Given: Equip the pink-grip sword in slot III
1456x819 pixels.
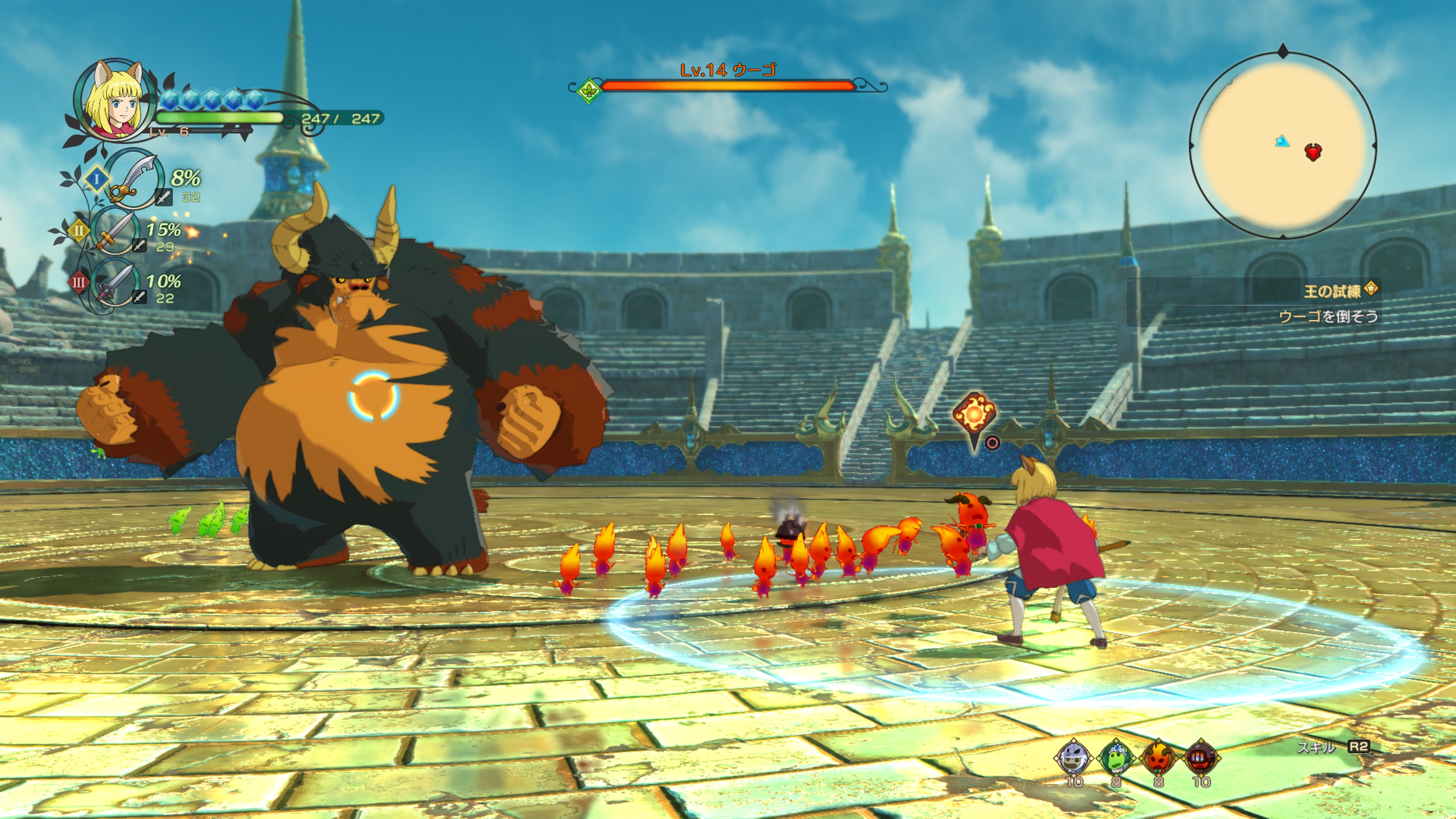Looking at the screenshot, I should pos(115,281).
